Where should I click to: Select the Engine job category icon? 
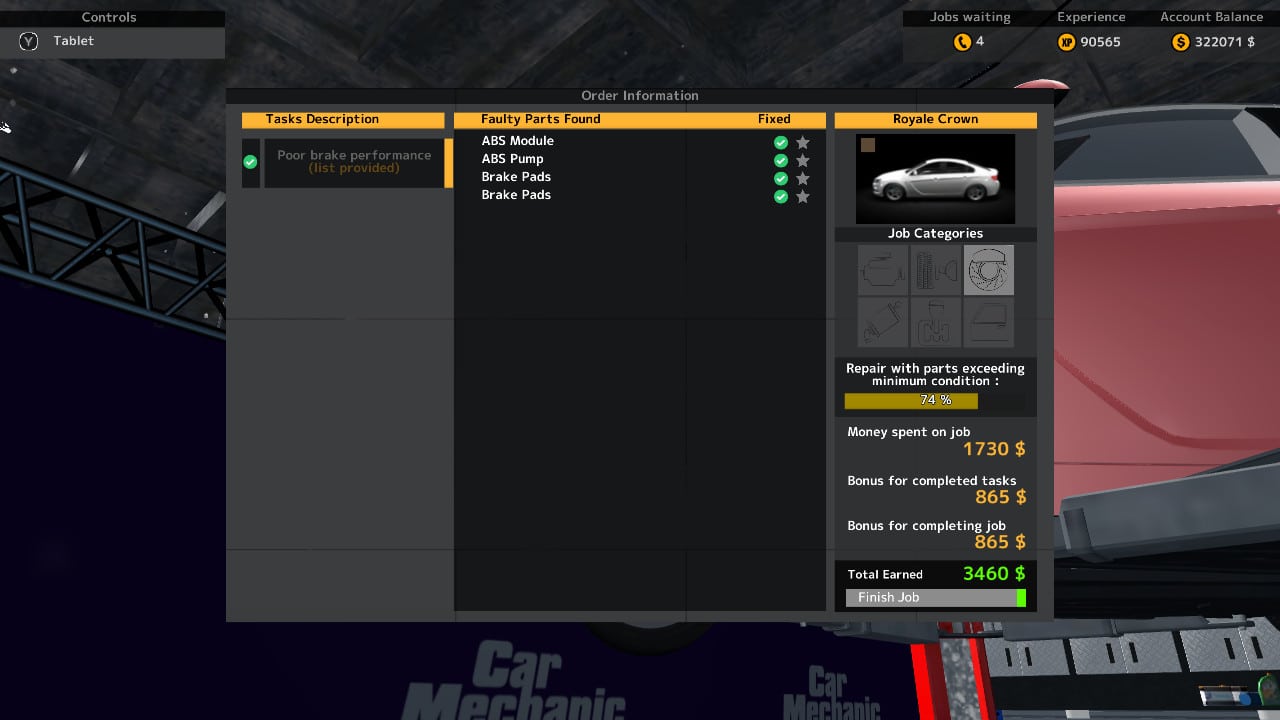[884, 269]
